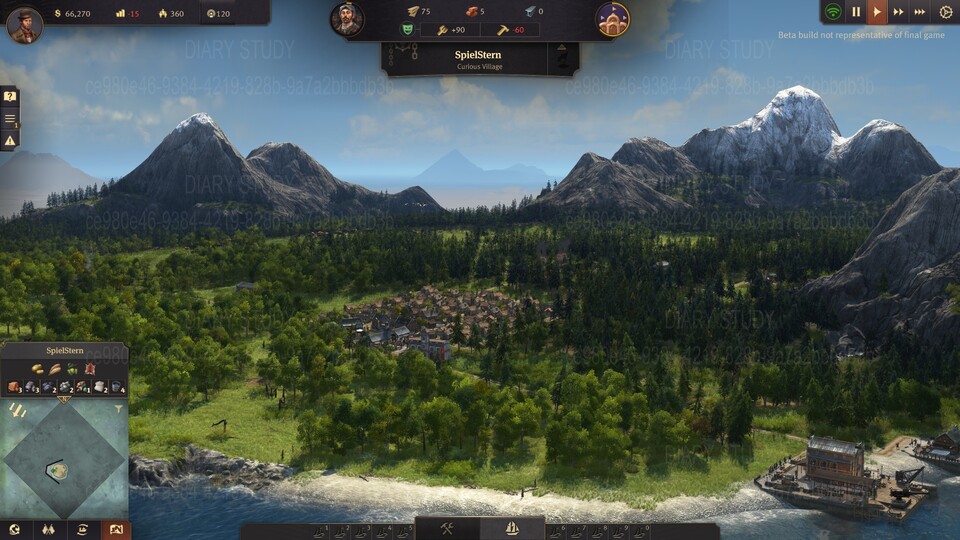The width and height of the screenshot is (960, 540).
Task: Select the highlighted island map button
Action: pyautogui.click(x=115, y=530)
